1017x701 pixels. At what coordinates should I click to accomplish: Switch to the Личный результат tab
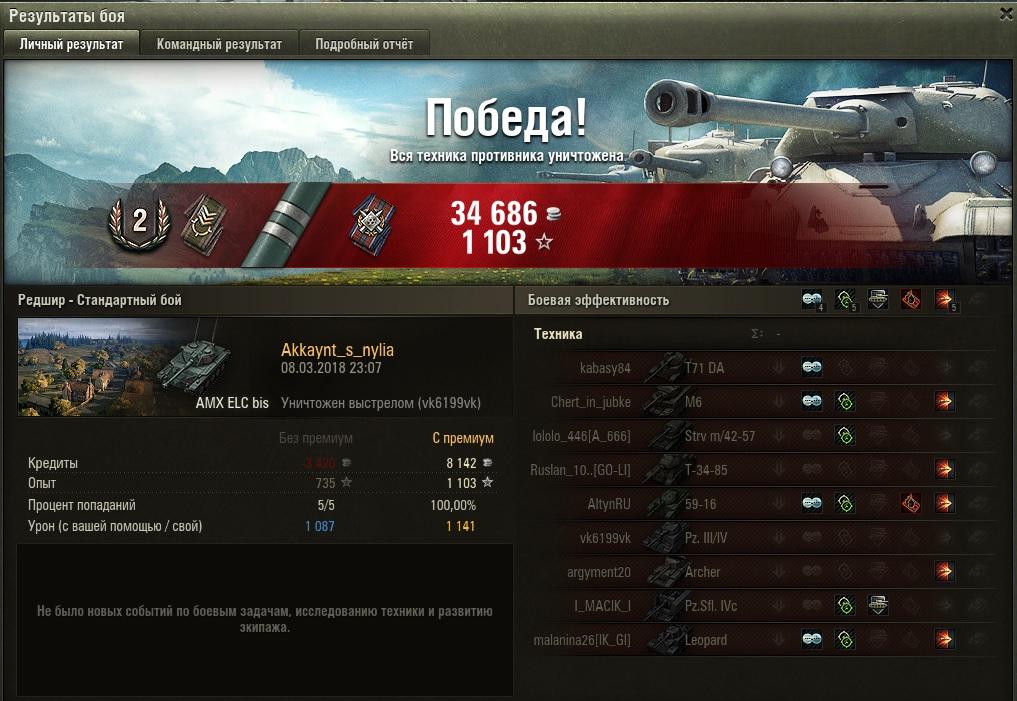[72, 44]
